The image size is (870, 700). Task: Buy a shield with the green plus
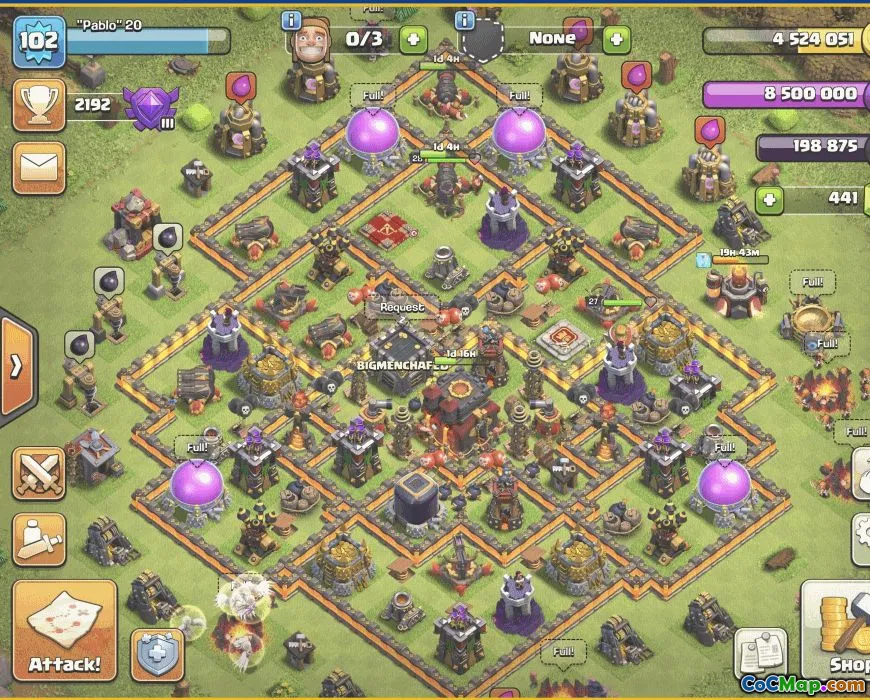tap(616, 40)
